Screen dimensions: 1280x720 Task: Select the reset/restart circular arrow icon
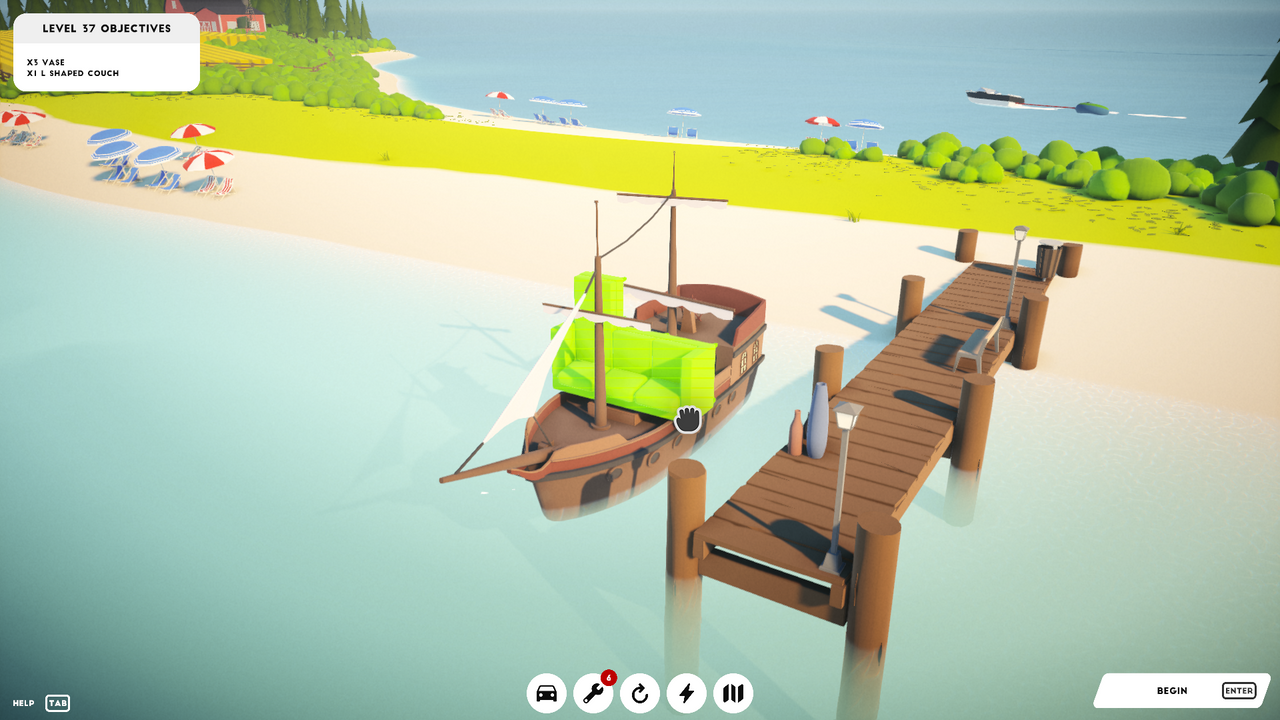[x=639, y=692]
